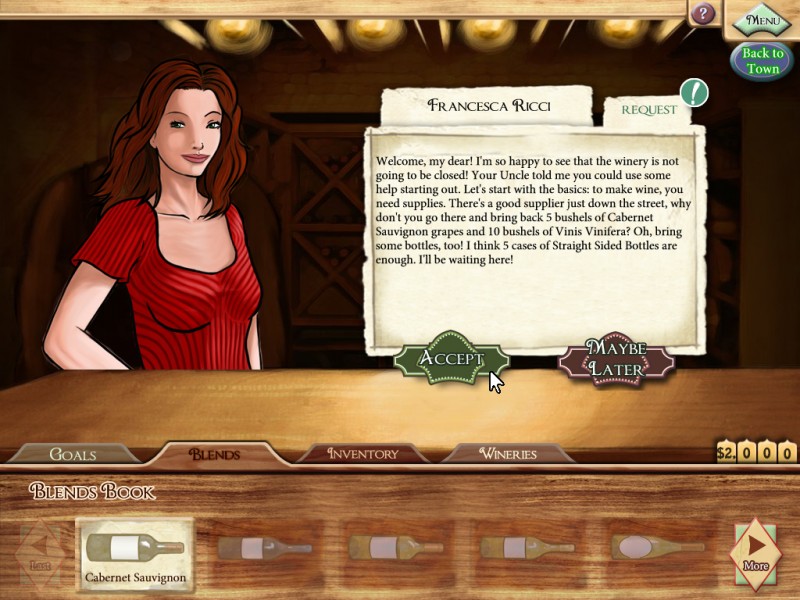Switch to the Blends tab
This screenshot has width=800, height=600.
pyautogui.click(x=215, y=454)
